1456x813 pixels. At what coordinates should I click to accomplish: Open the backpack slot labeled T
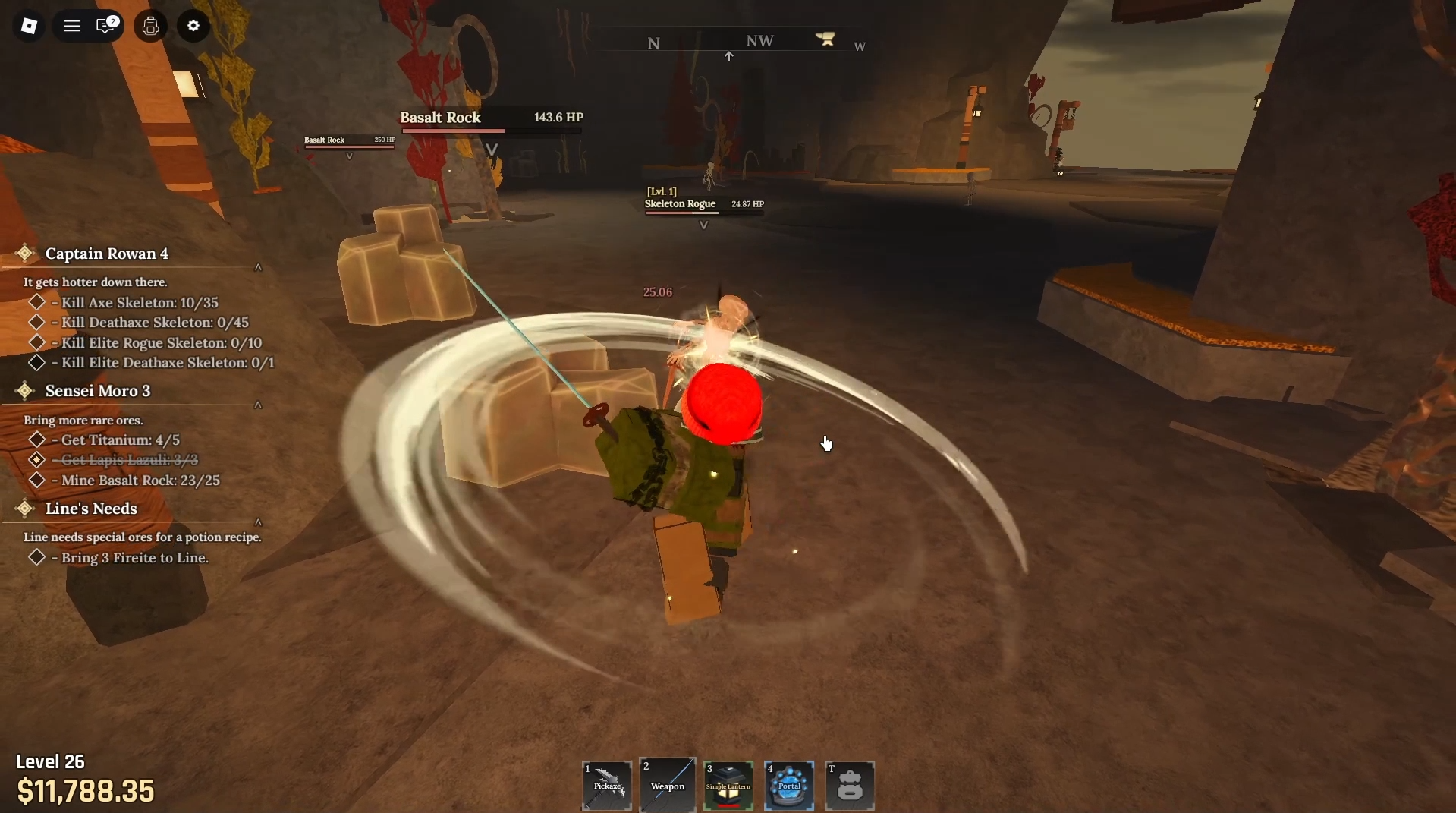(x=849, y=785)
